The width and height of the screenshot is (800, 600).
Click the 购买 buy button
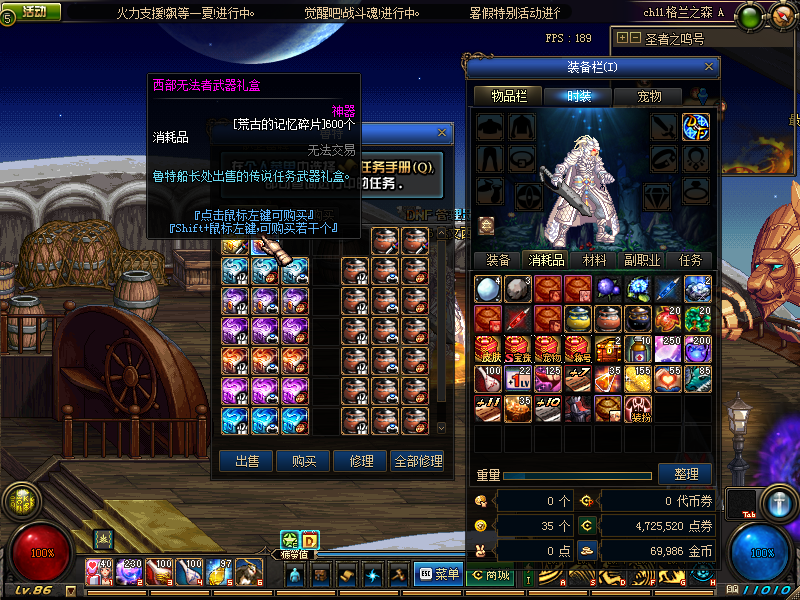(x=304, y=461)
